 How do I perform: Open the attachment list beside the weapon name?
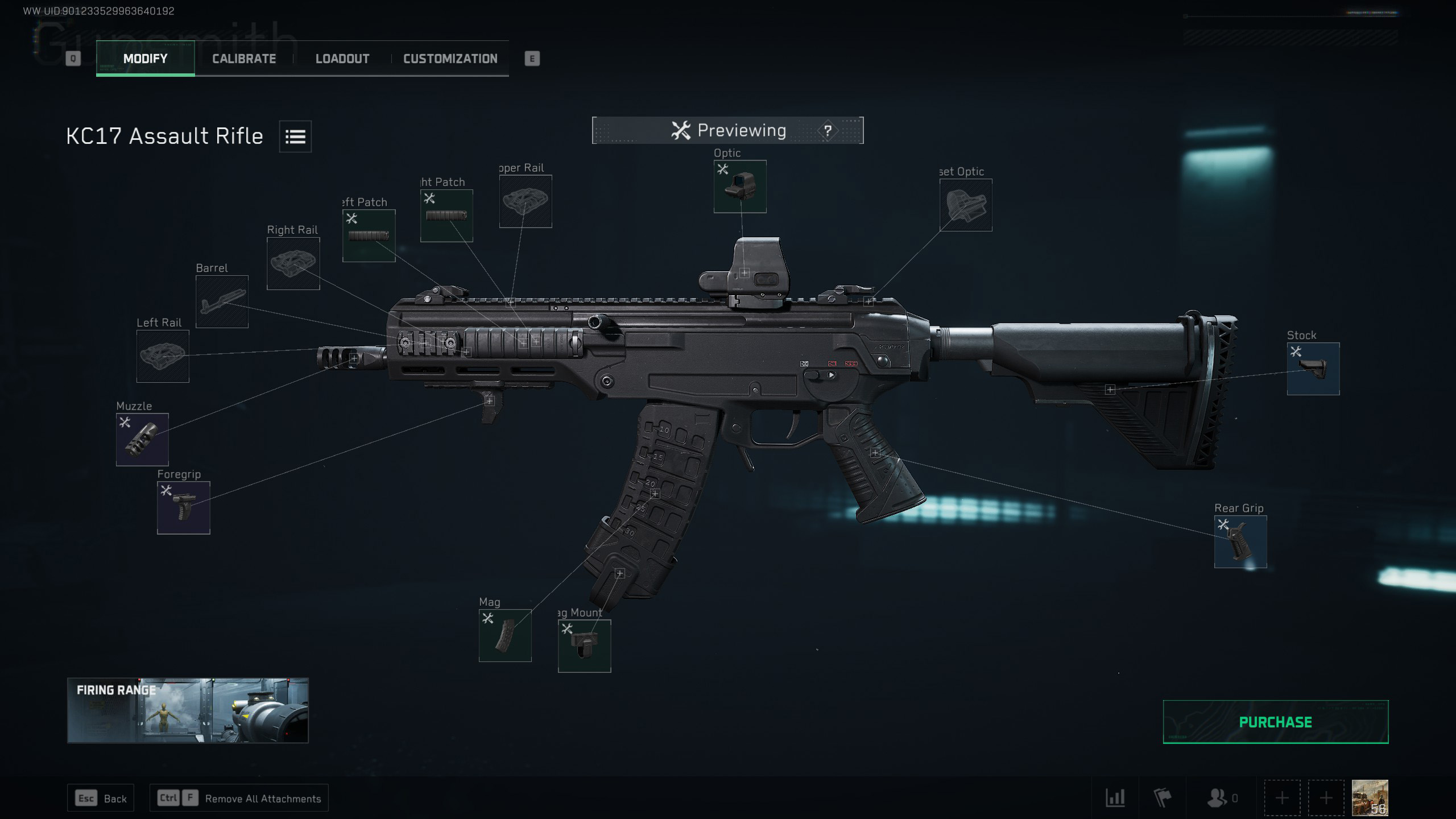click(x=295, y=136)
